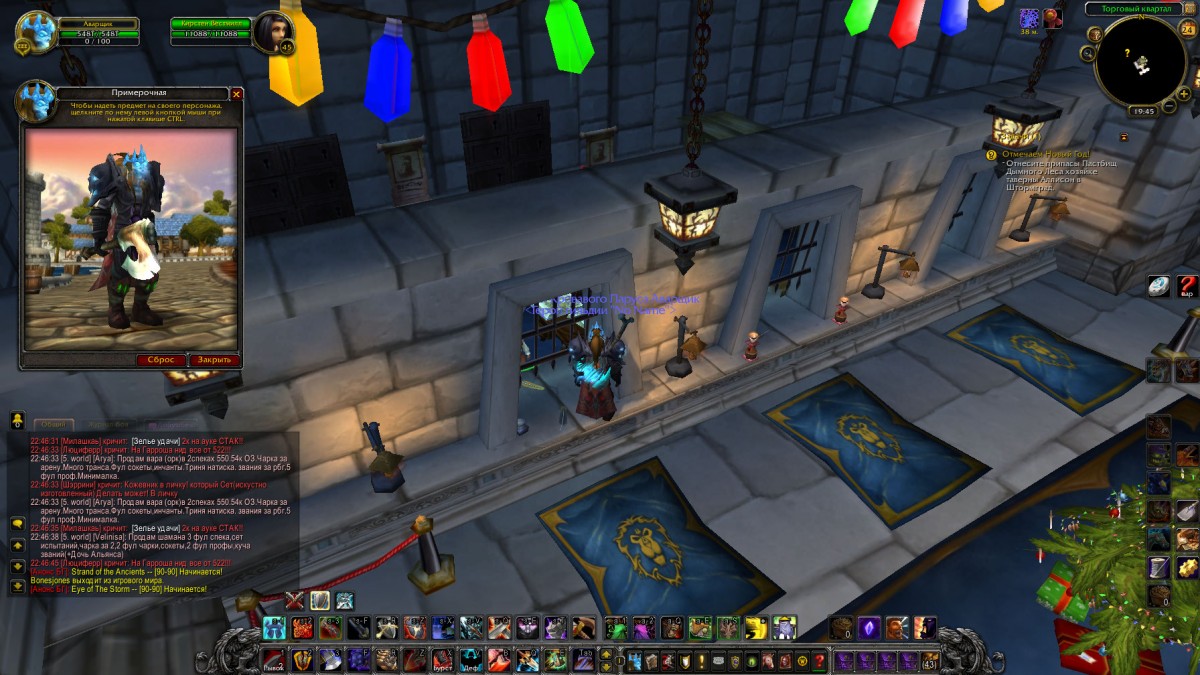Close the Примерочная dressing room window
The image size is (1200, 675).
237,94
